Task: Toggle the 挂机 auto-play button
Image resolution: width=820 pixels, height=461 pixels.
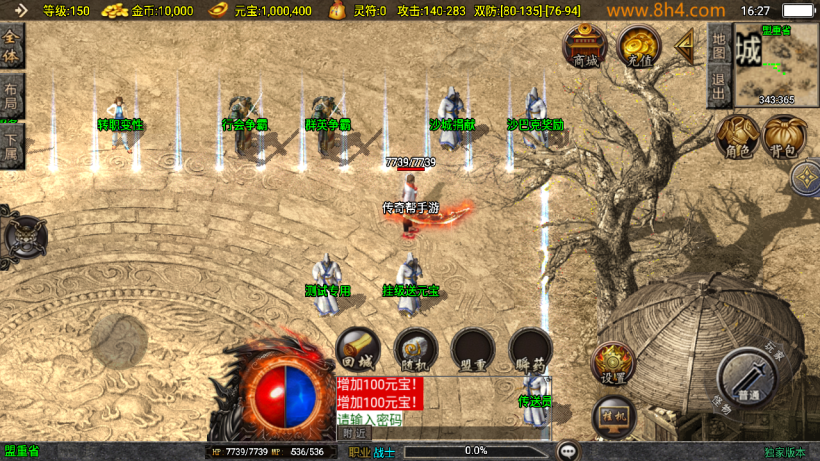Action: 613,416
